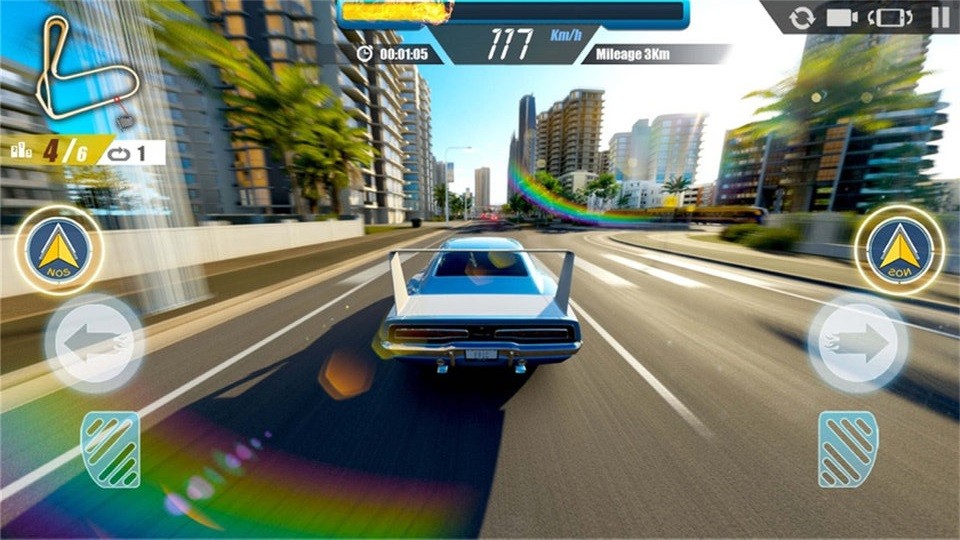
Task: Hit the right gas pedal
Action: pos(847,449)
